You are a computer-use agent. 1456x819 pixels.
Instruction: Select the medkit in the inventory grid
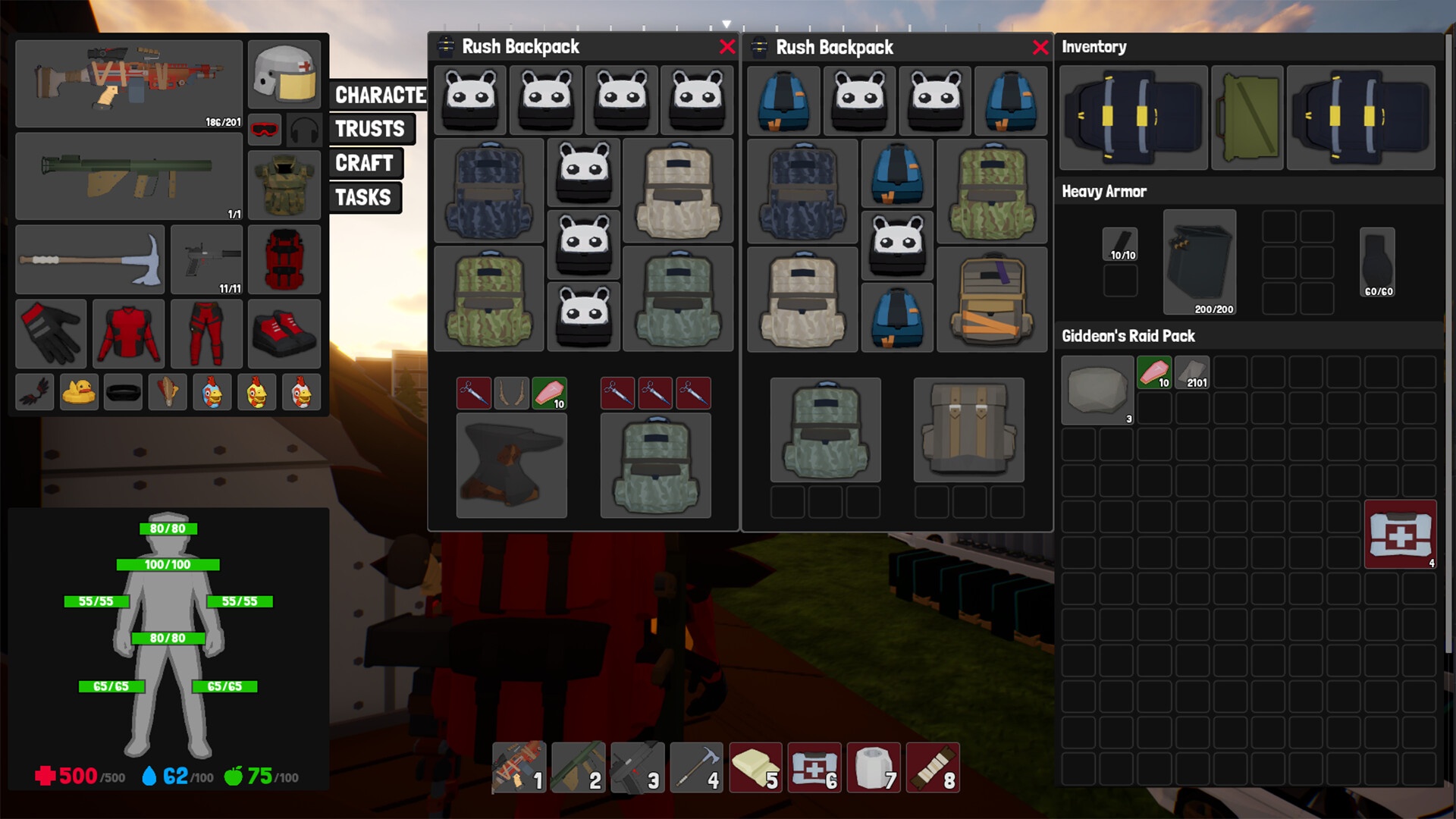click(x=1400, y=535)
